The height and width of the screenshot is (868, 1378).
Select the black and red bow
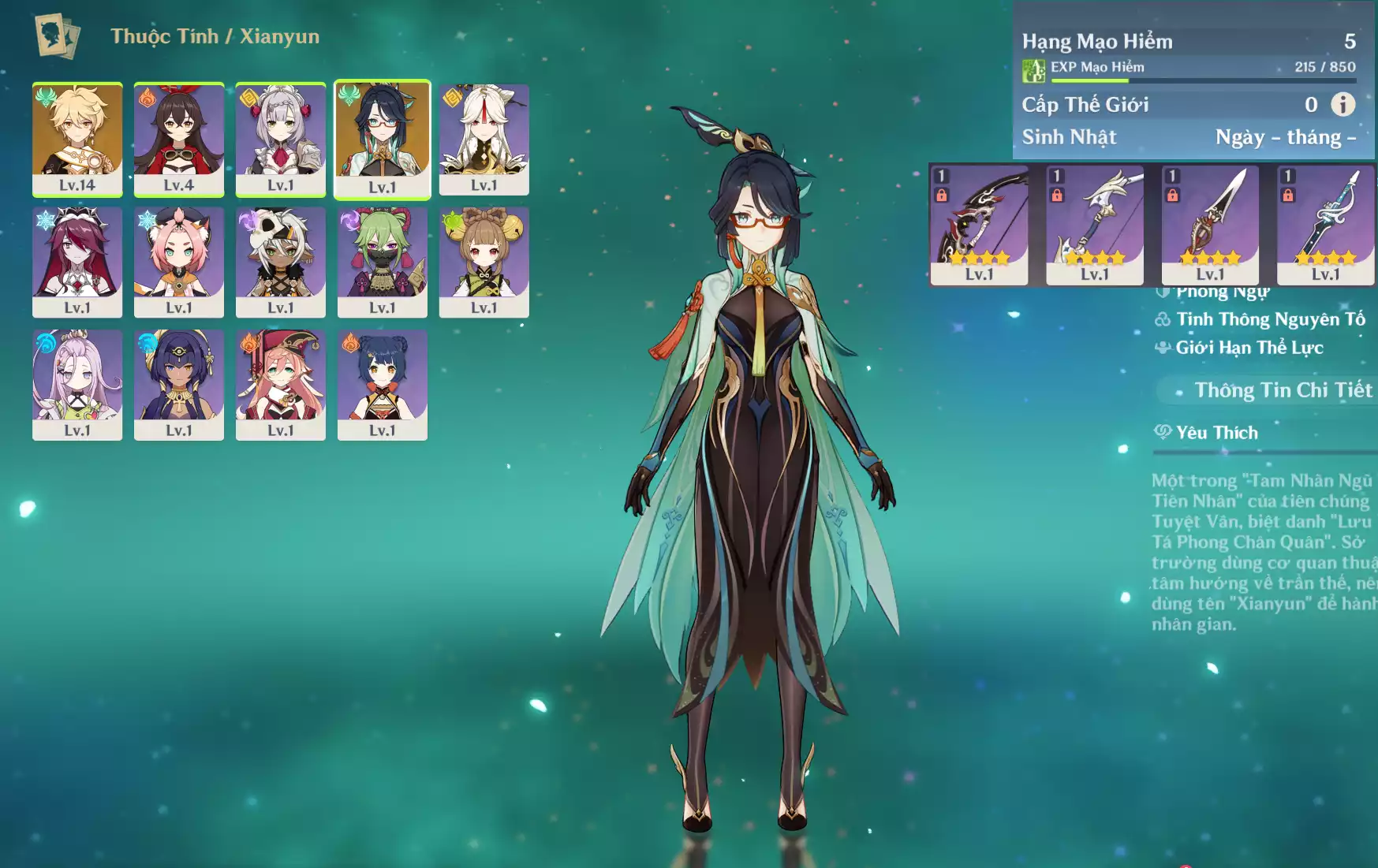click(x=979, y=225)
